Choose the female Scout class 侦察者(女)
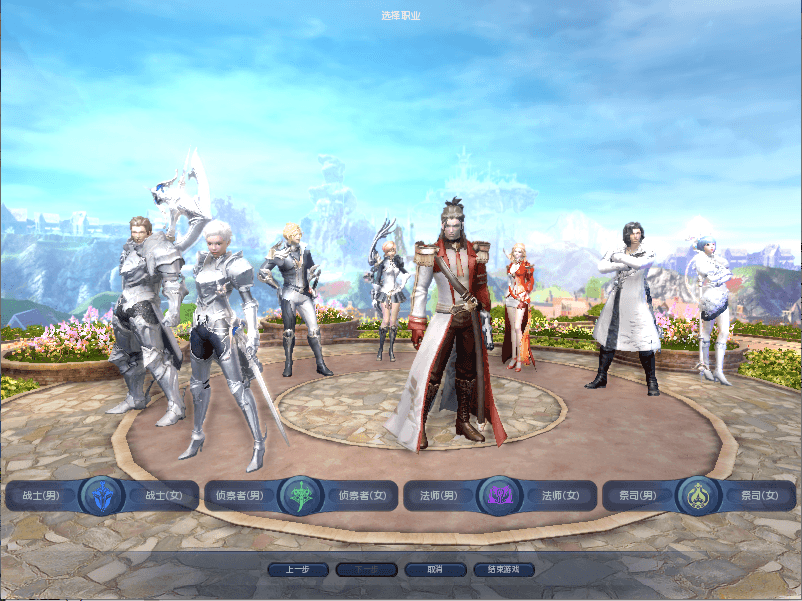 (361, 495)
